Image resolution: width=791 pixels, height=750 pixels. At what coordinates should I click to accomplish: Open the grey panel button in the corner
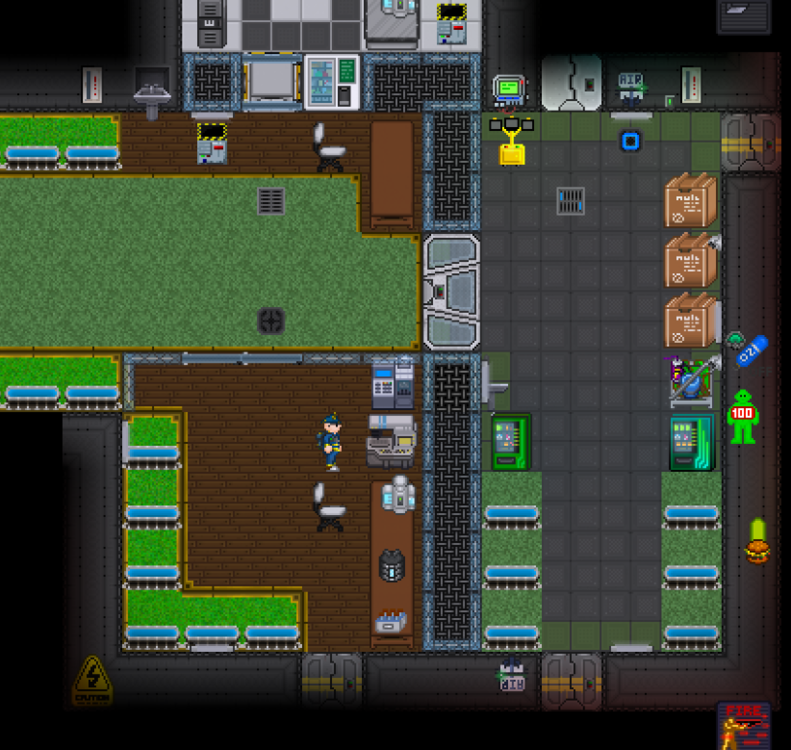(743, 14)
